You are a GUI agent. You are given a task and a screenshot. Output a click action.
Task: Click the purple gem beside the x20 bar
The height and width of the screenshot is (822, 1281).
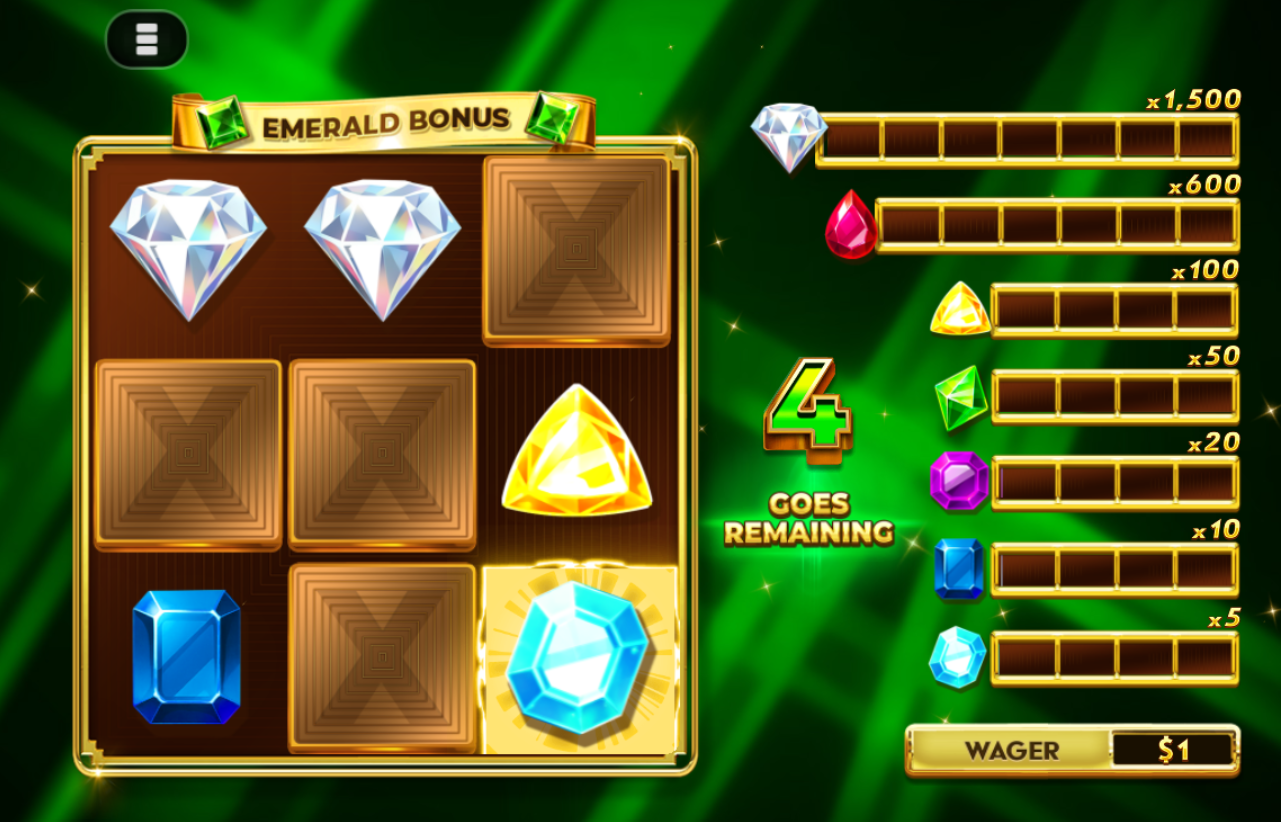tap(960, 482)
